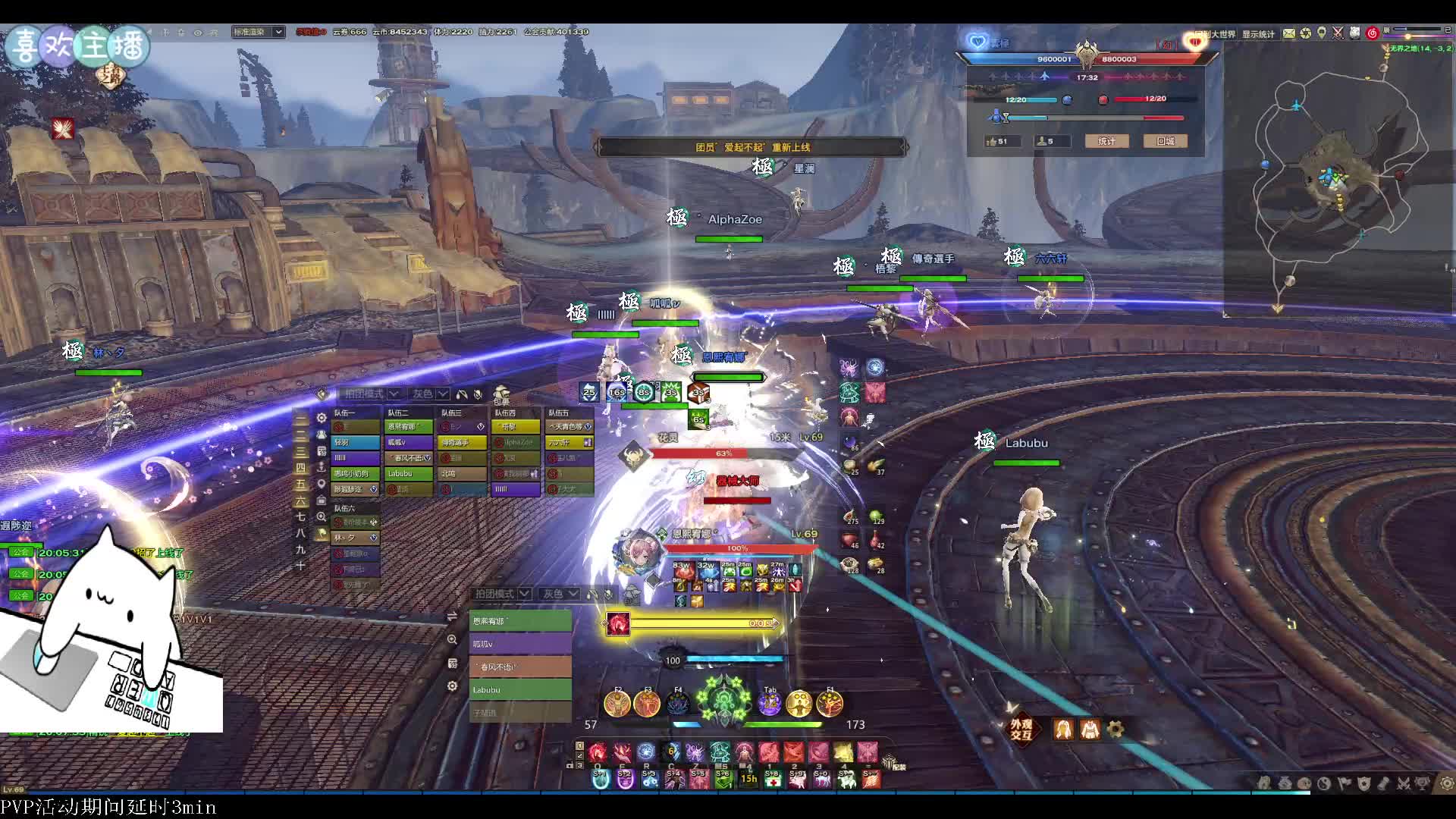This screenshot has height=819, width=1456.
Task: Activate the Tab purple orb skill
Action: coord(770,704)
